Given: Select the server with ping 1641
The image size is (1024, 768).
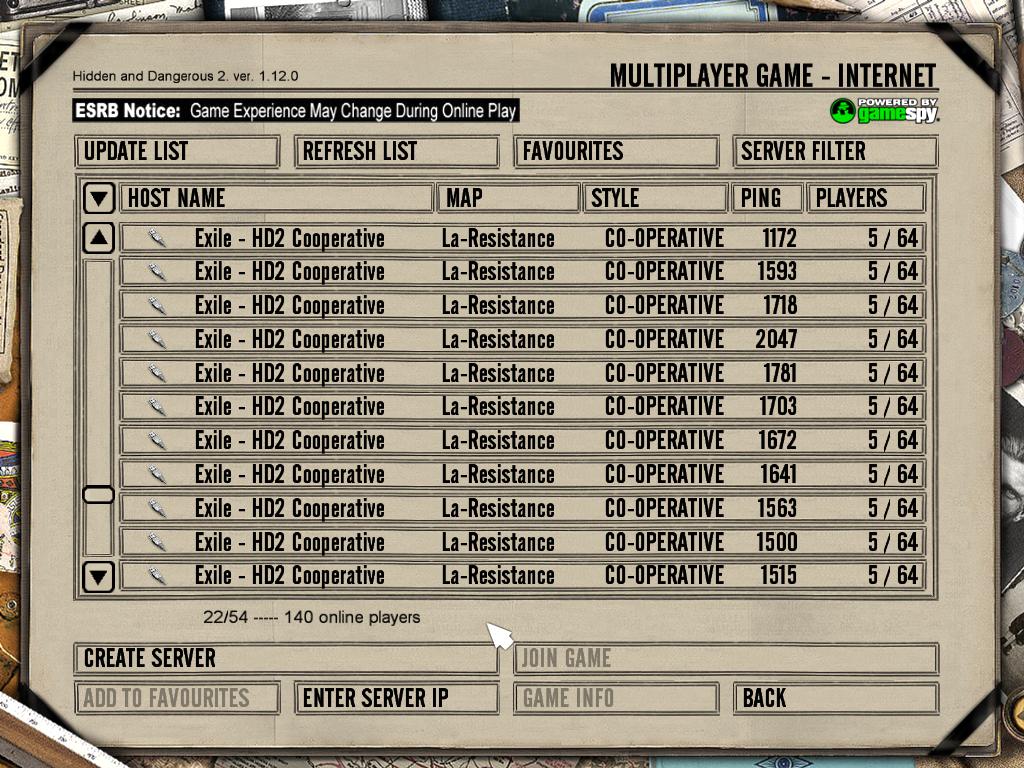Looking at the screenshot, I should click(520, 474).
